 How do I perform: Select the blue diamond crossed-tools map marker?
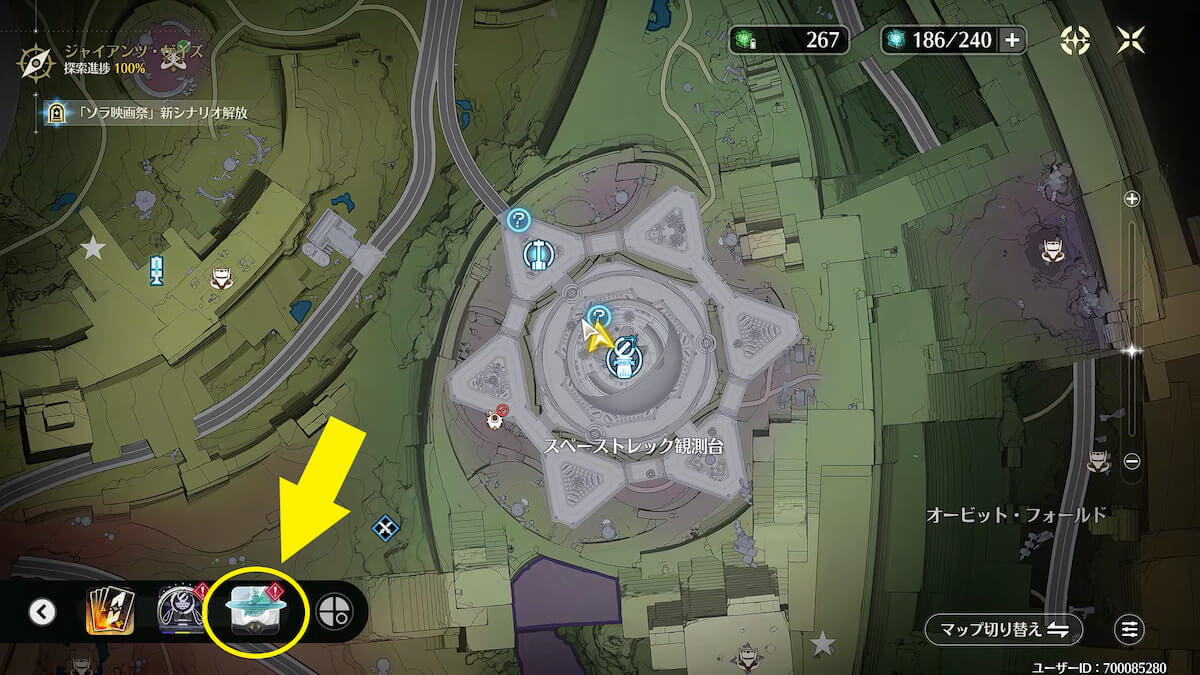pos(385,527)
